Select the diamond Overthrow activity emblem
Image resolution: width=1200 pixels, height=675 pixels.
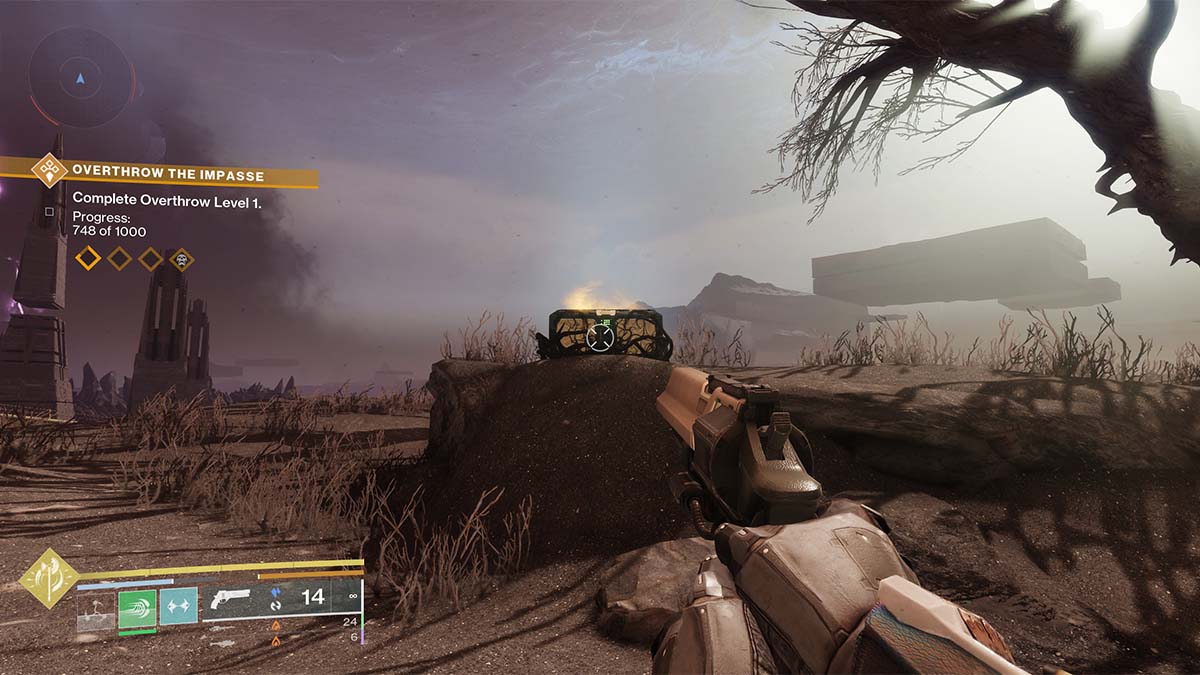click(x=49, y=170)
